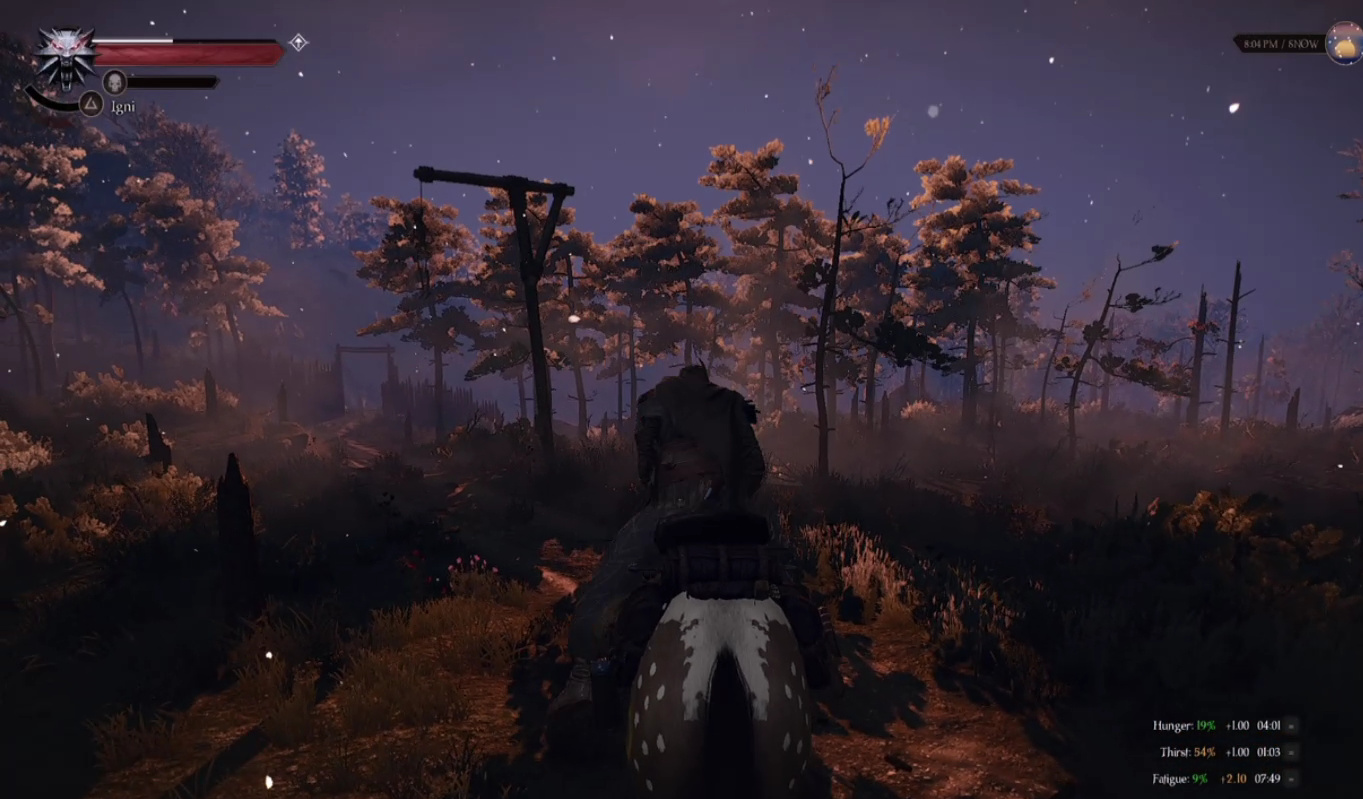Screen dimensions: 1363x799
Task: Open the snowy weather orb icon
Action: click(1344, 44)
